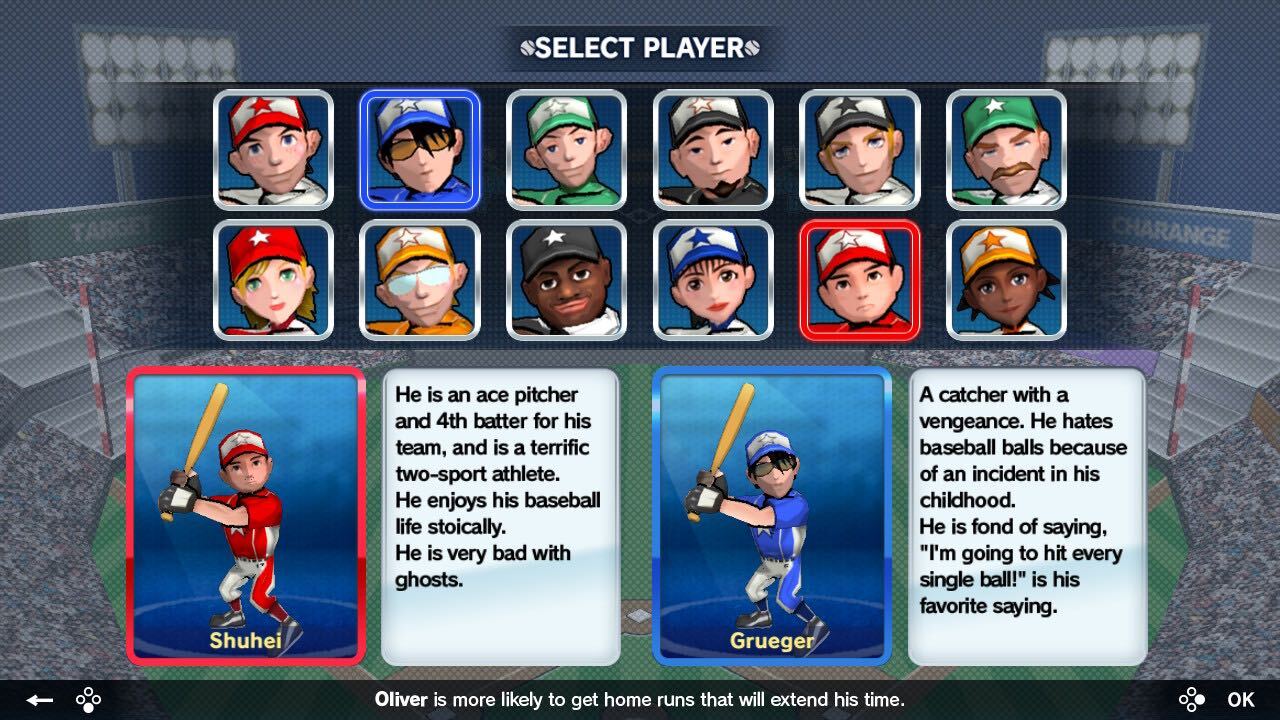Click the Oliver hint text in the bottom bar
1280x720 pixels.
640,700
